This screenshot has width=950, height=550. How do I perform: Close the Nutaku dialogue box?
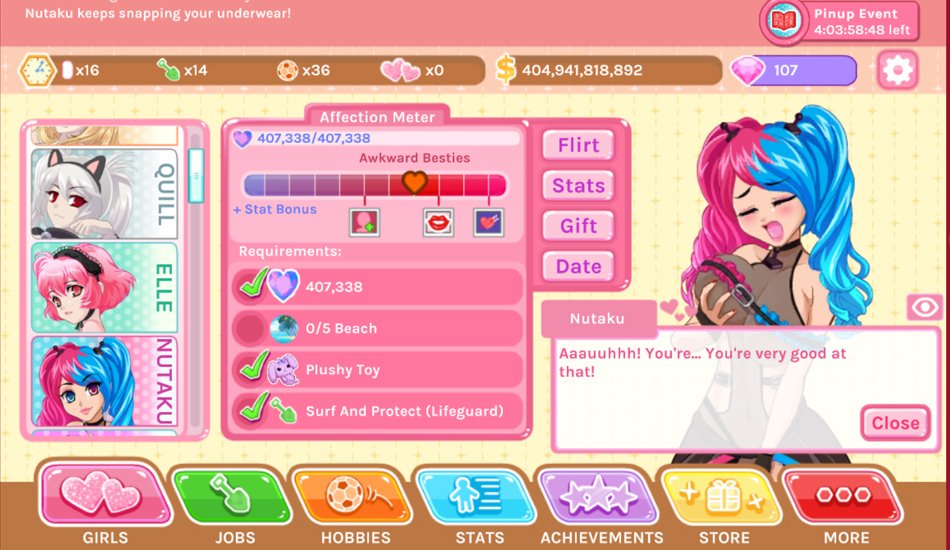(894, 423)
